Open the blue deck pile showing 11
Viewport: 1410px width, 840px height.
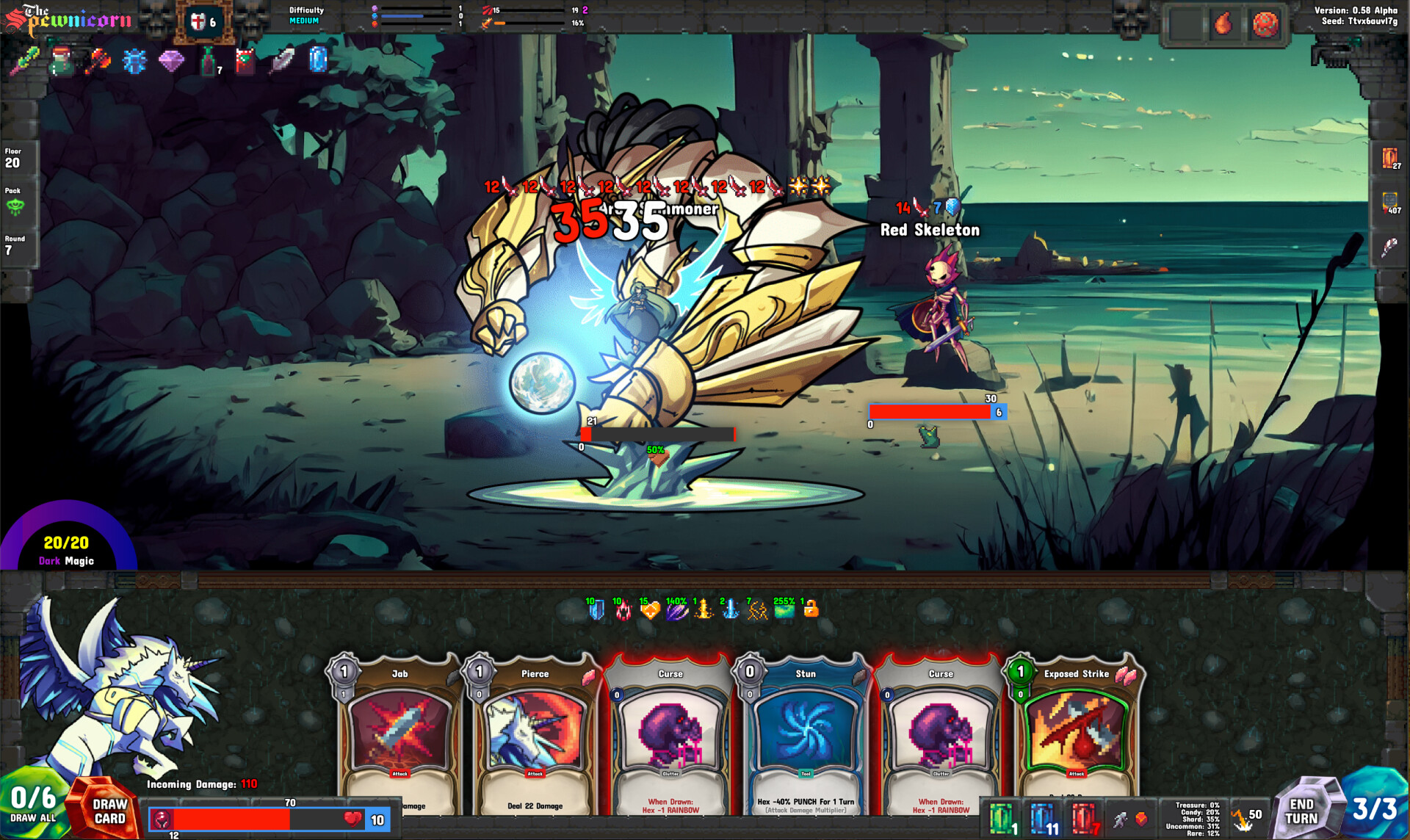[x=1044, y=817]
